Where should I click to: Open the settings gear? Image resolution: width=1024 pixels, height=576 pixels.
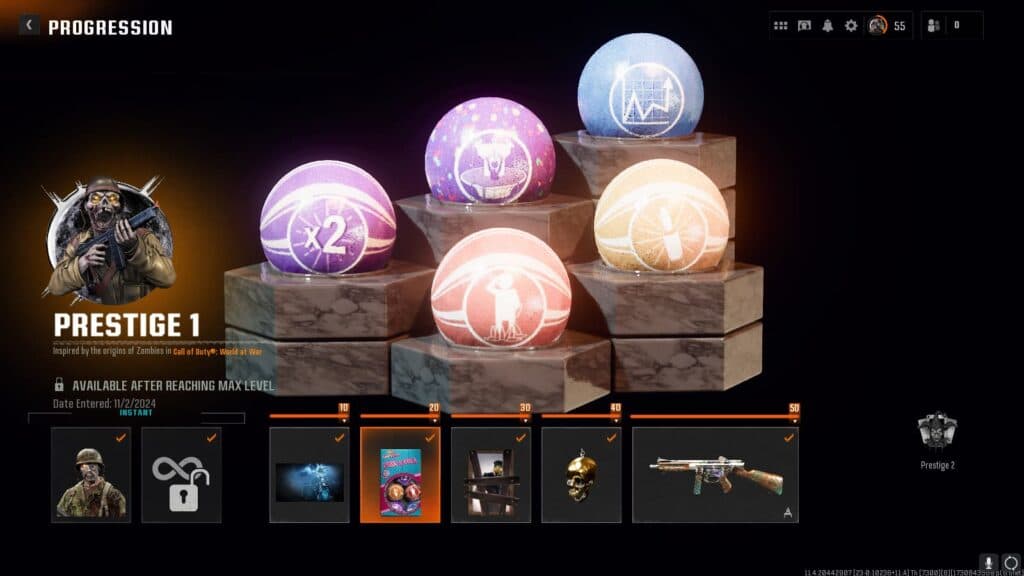tap(851, 26)
